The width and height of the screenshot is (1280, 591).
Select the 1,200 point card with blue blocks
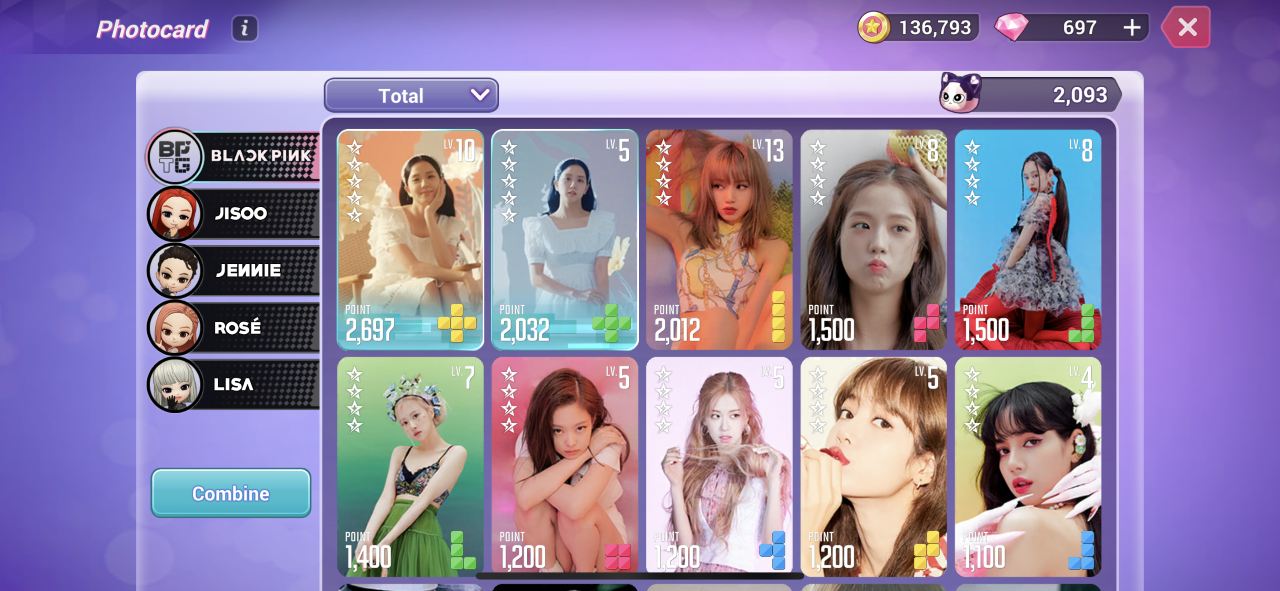[x=719, y=466]
